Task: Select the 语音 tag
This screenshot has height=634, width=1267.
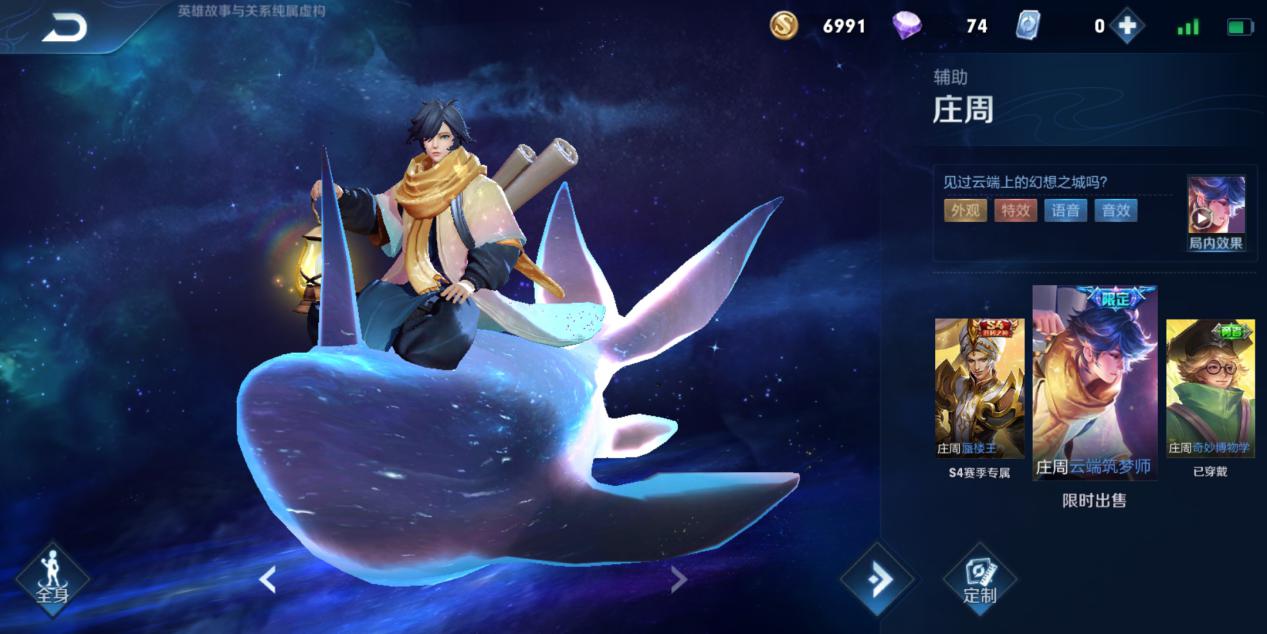Action: pyautogui.click(x=1066, y=210)
